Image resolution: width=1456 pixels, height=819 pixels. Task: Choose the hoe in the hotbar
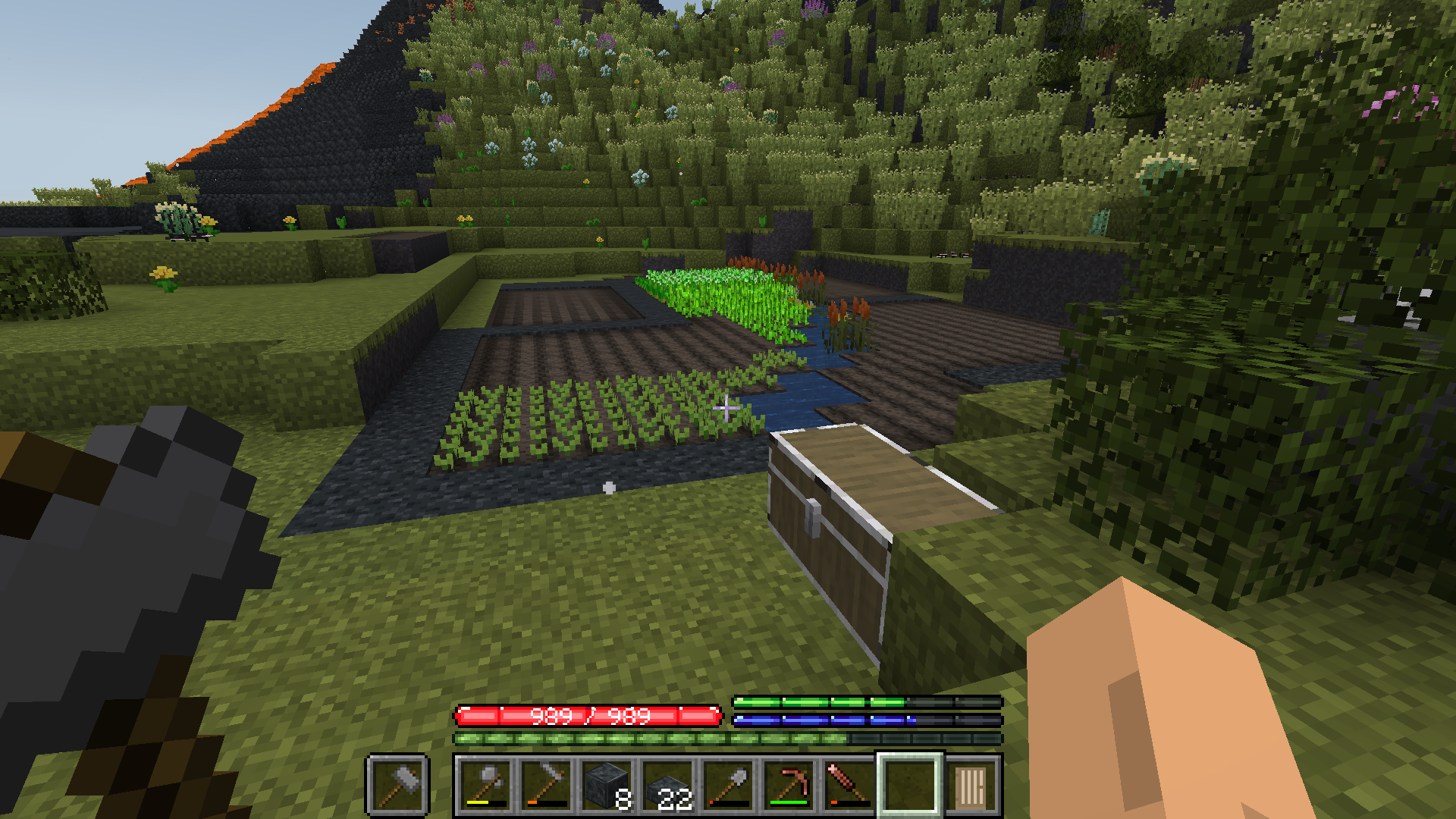[546, 785]
